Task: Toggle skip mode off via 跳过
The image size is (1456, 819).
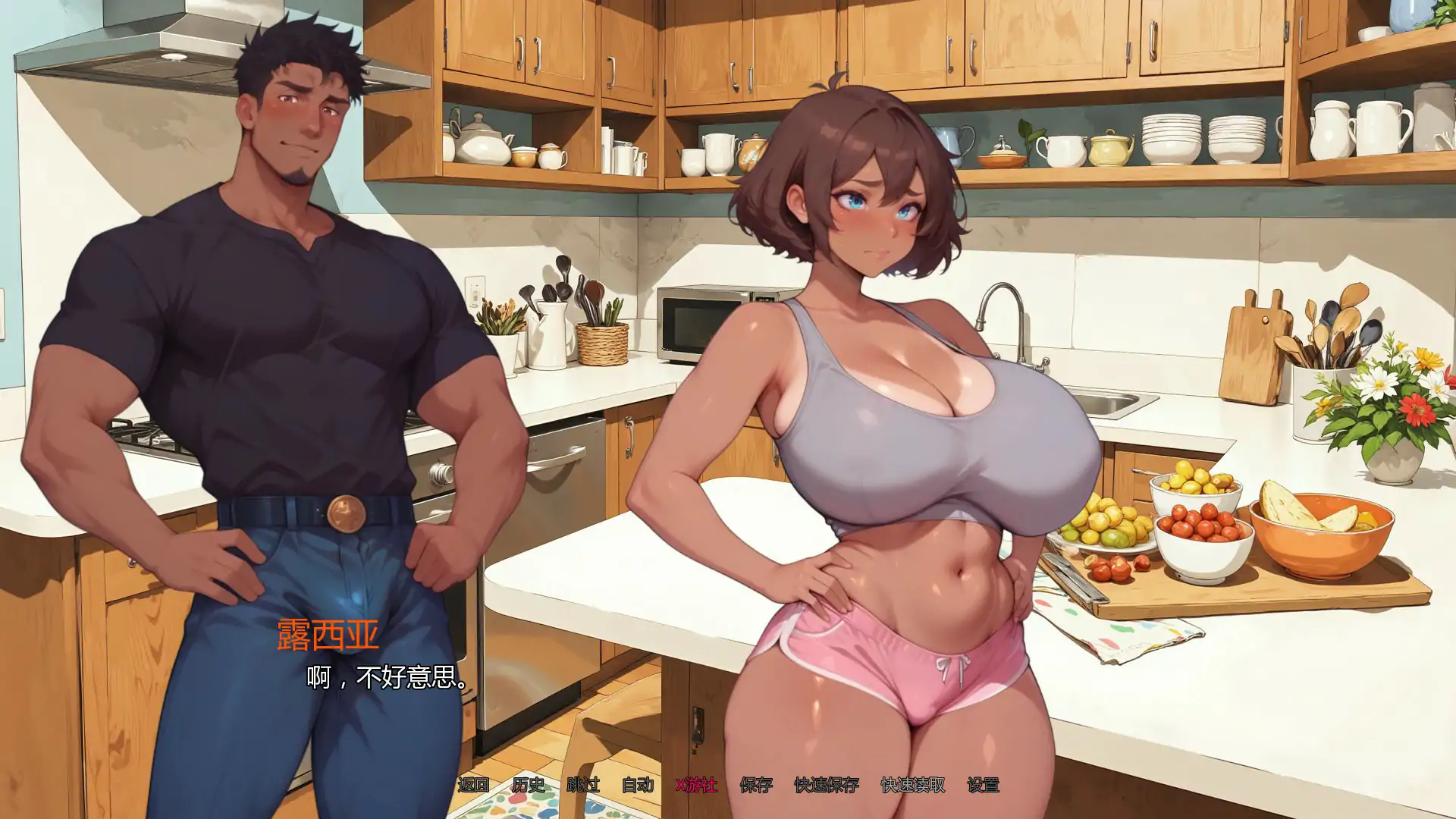Action: (x=584, y=787)
